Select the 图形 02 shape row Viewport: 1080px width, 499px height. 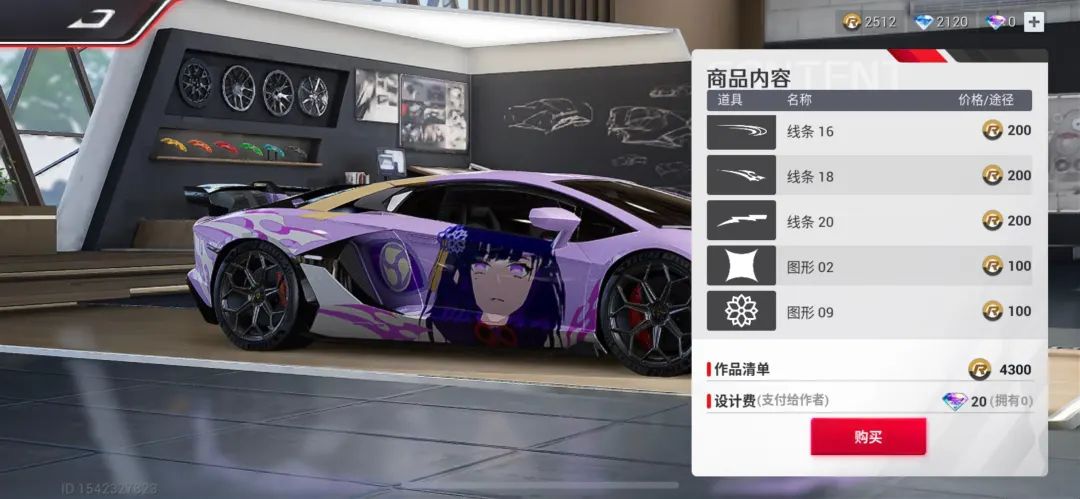tap(870, 266)
